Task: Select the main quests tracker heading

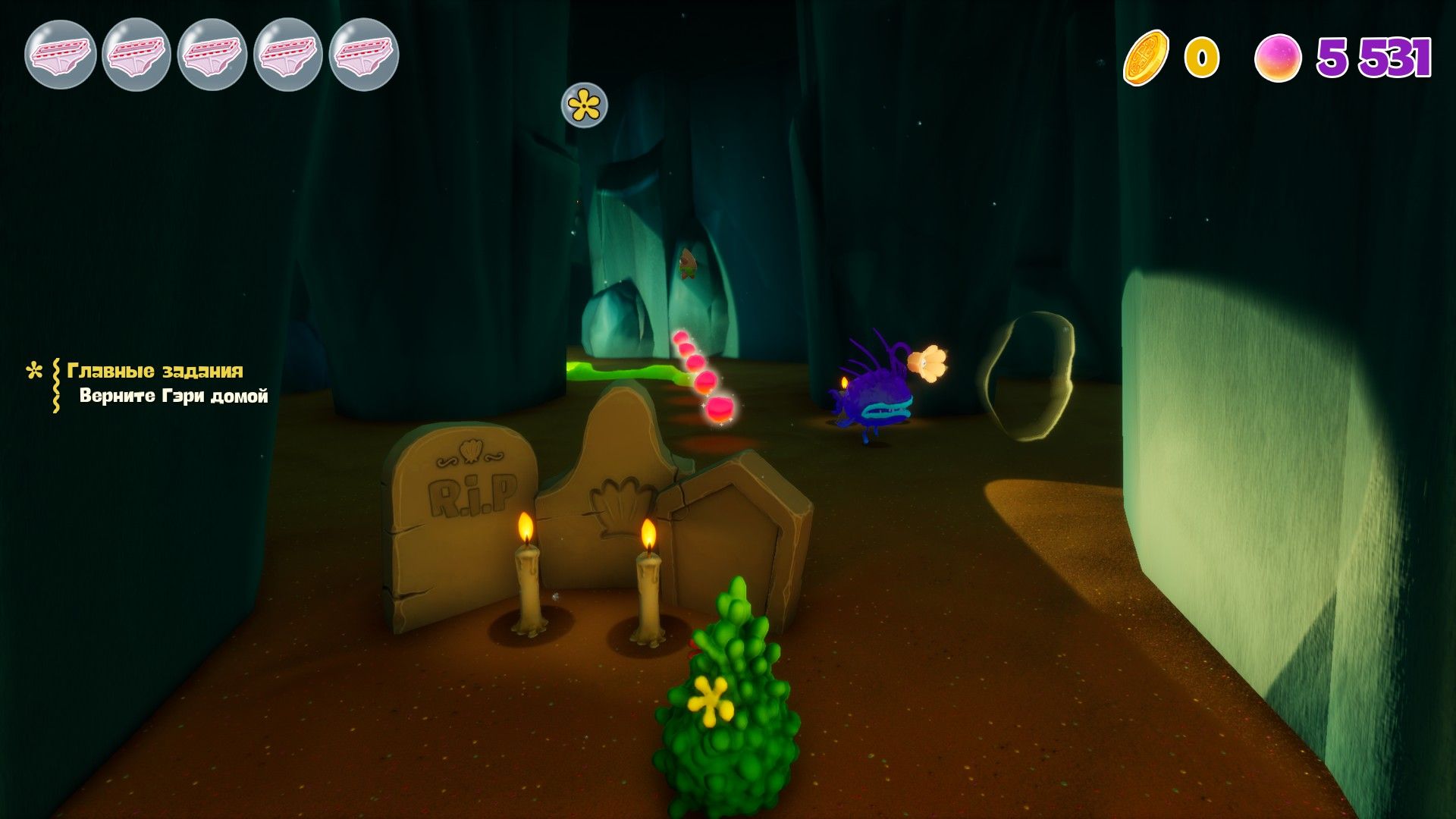Action: click(155, 370)
